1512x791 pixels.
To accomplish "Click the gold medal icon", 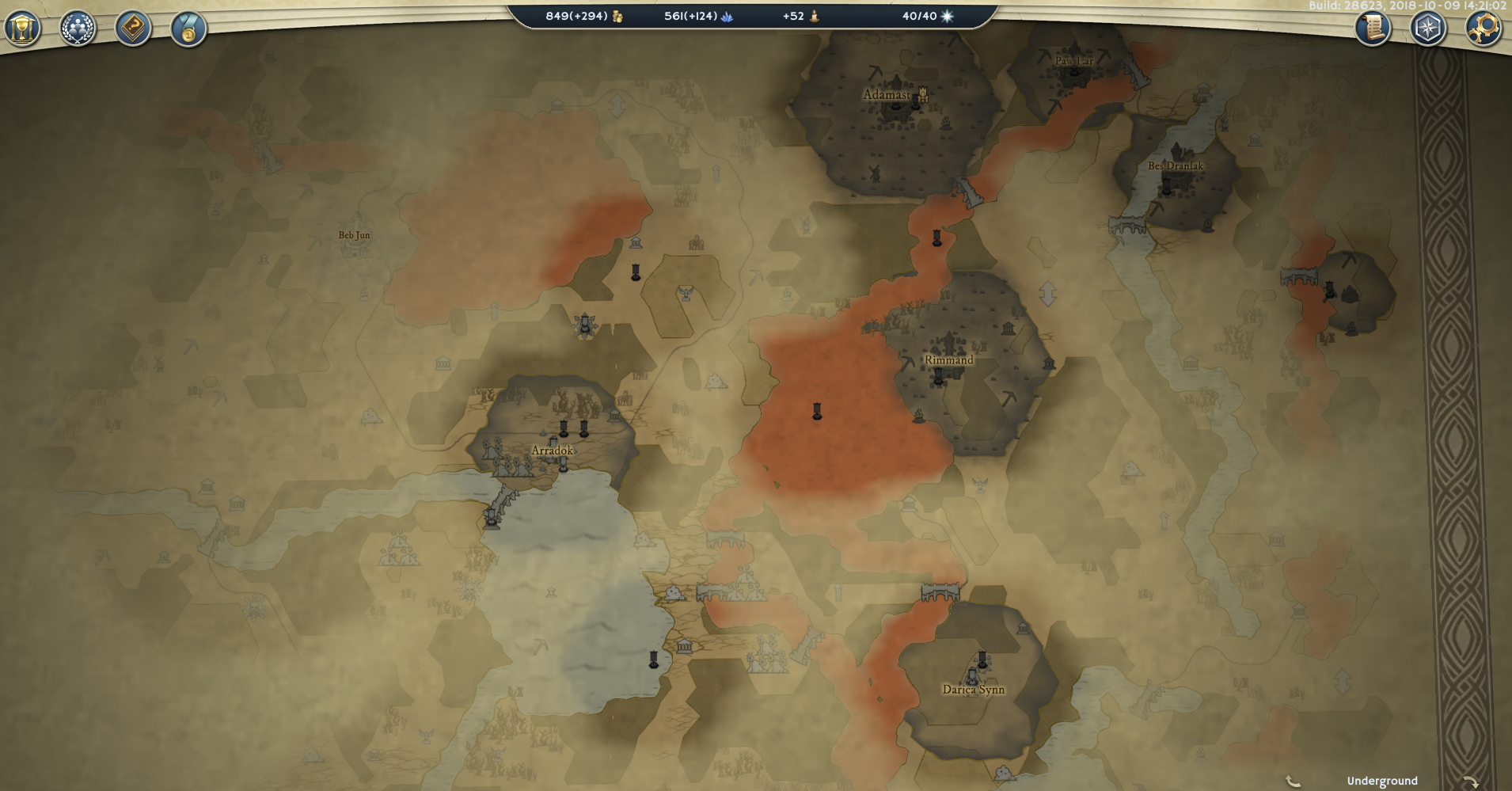I will click(188, 29).
